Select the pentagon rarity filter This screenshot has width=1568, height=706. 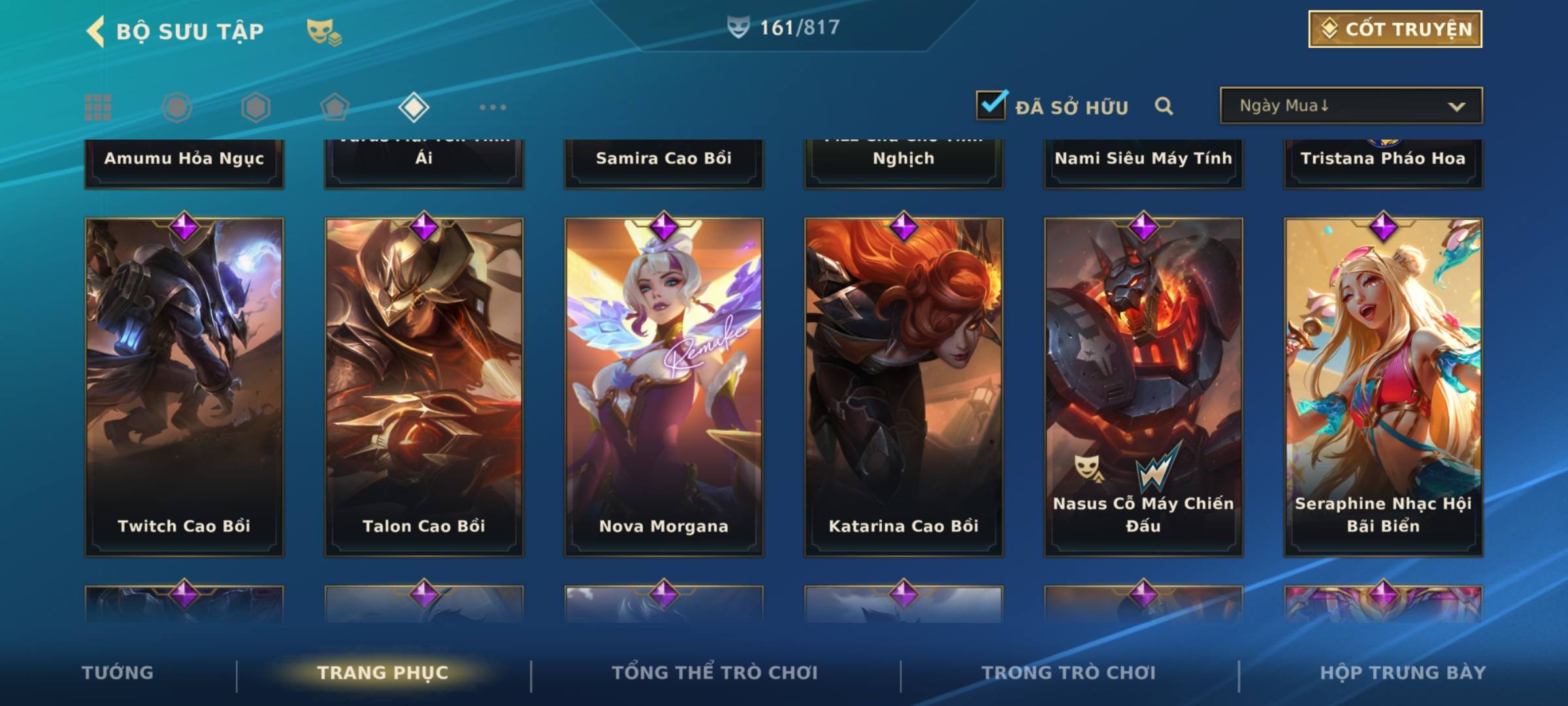coord(335,107)
